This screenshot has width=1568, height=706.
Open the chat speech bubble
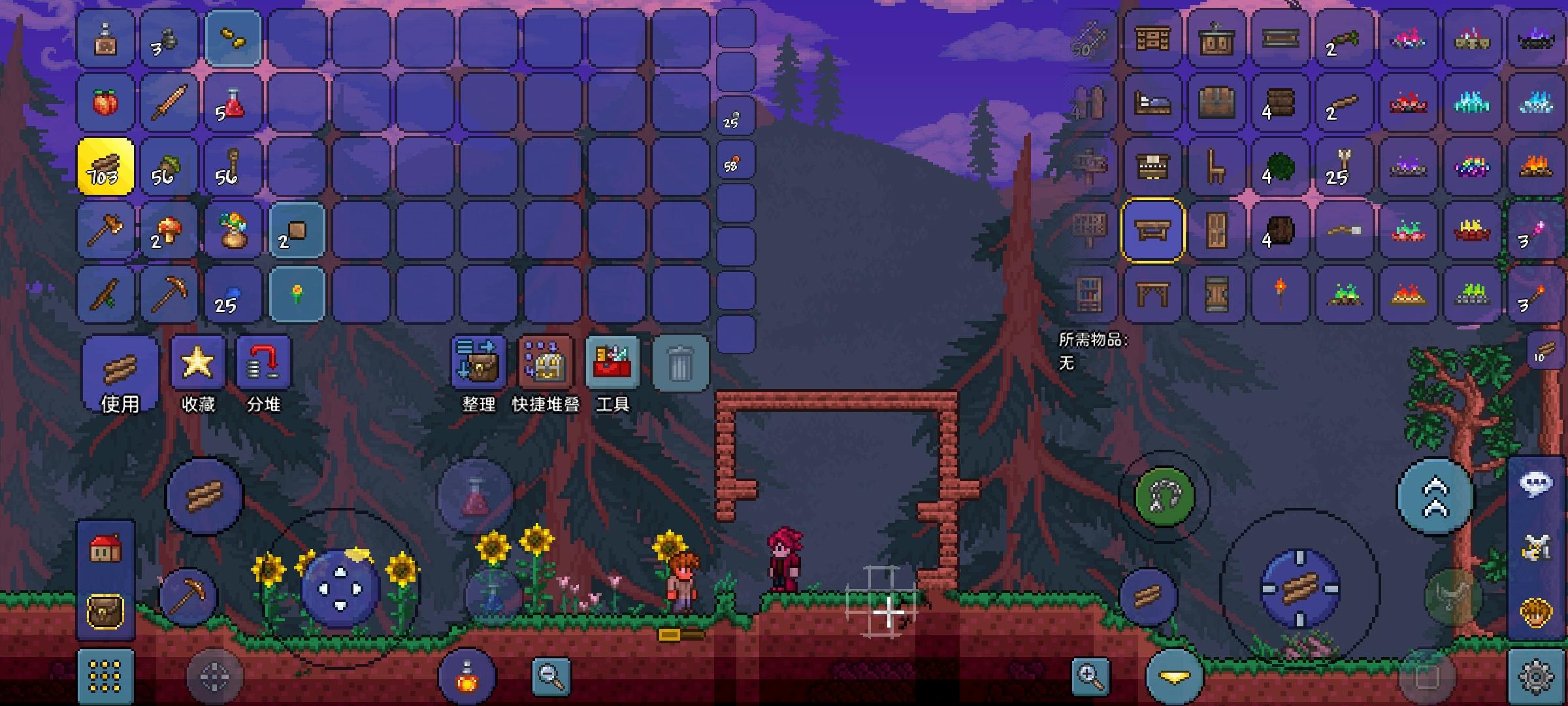tap(1536, 484)
